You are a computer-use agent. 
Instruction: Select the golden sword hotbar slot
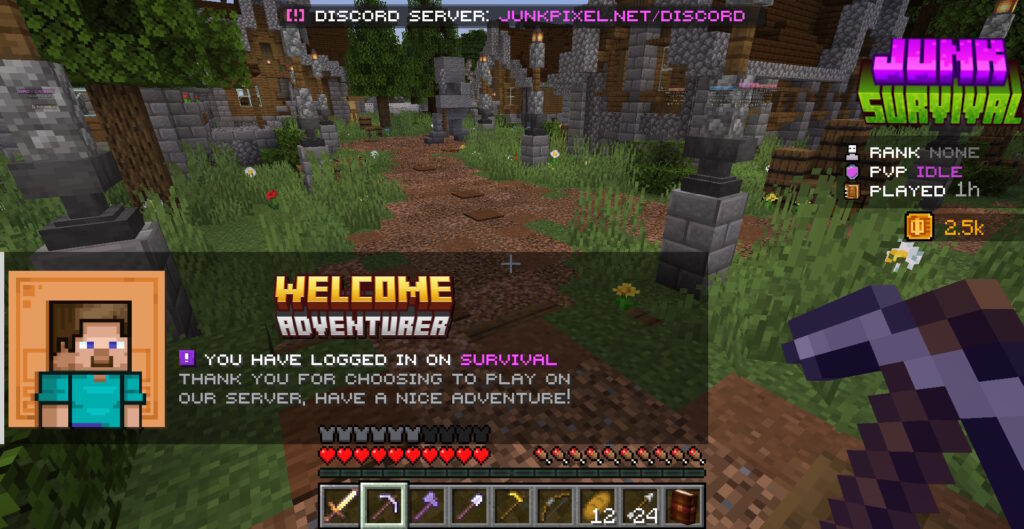pyautogui.click(x=338, y=505)
